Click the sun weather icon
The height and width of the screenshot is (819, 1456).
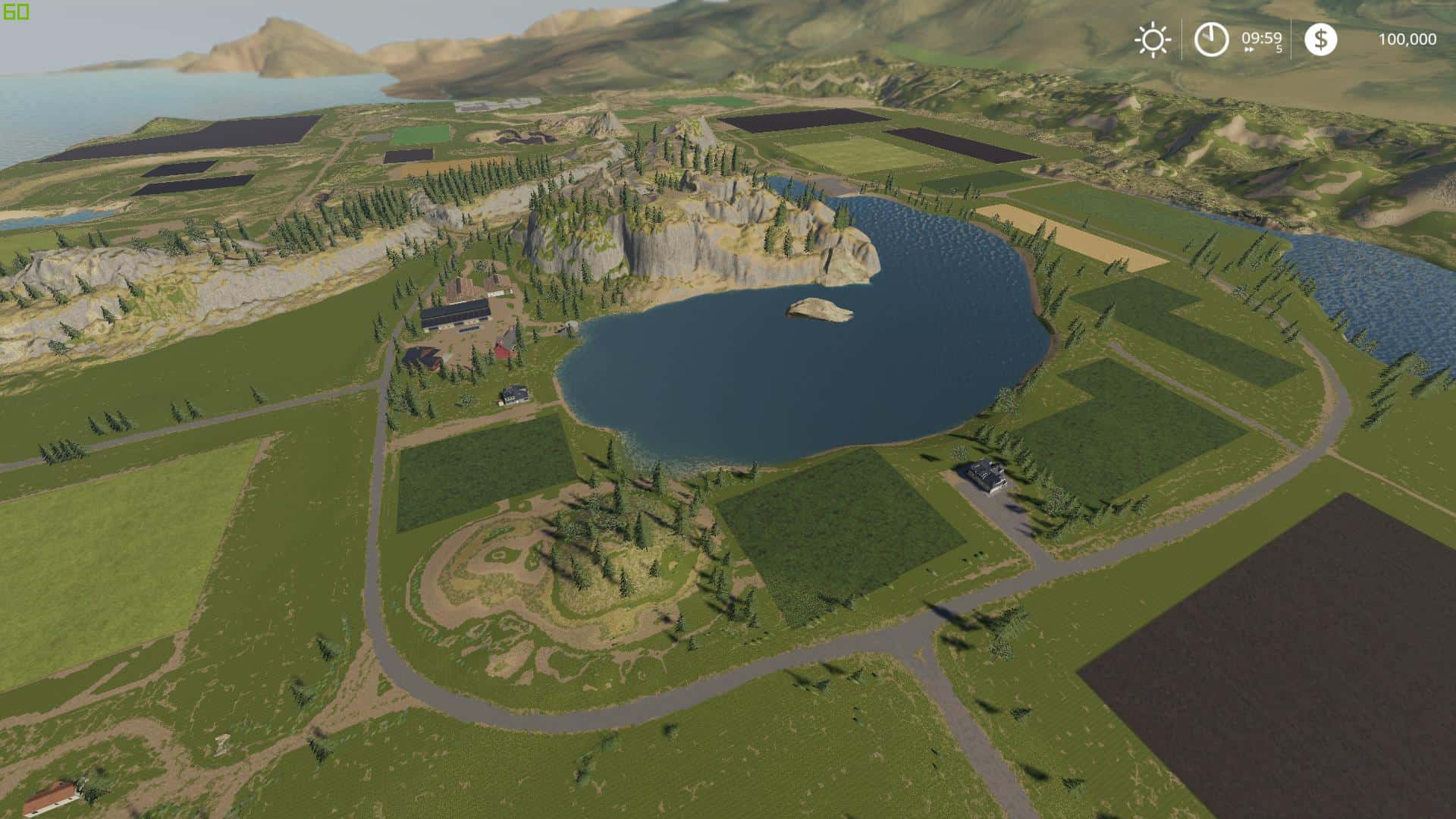(1152, 39)
